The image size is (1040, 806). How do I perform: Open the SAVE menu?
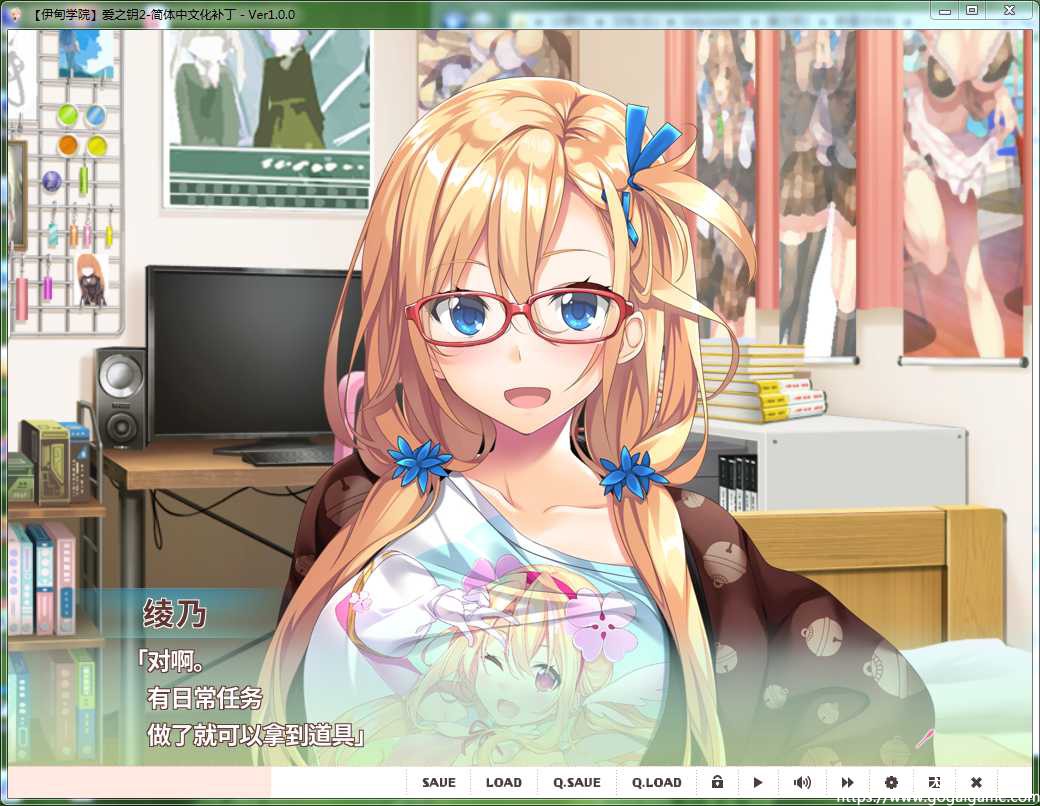pos(438,782)
